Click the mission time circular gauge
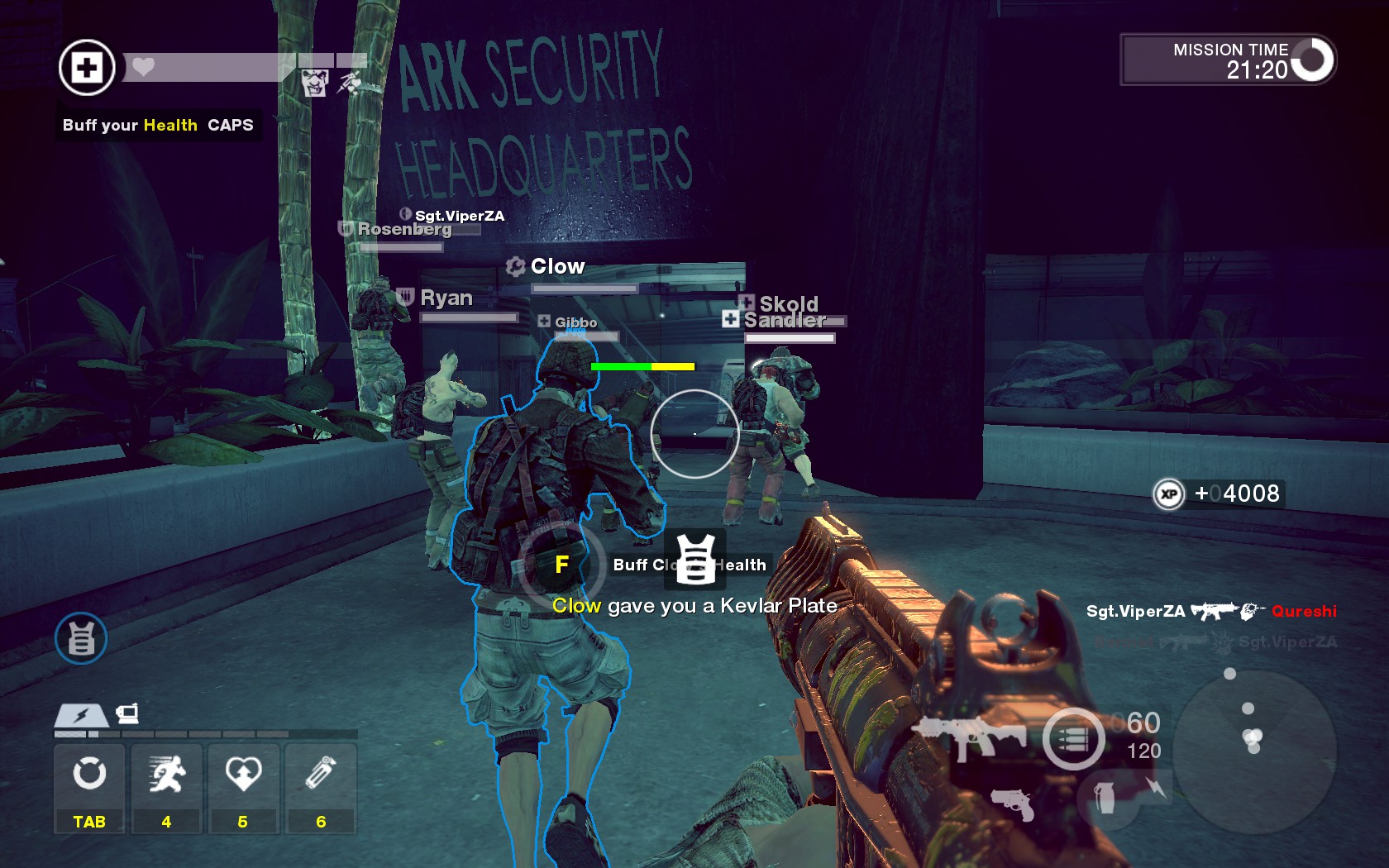Screen dimensions: 1389x868 coord(1312,60)
